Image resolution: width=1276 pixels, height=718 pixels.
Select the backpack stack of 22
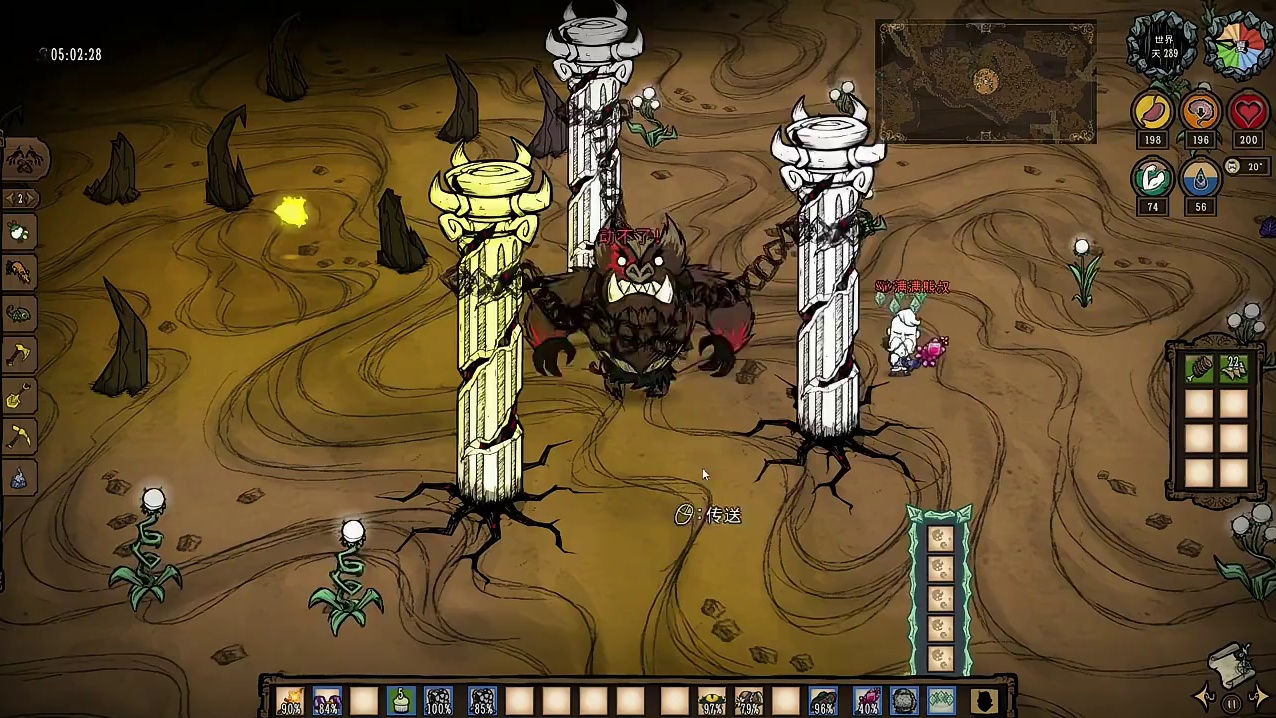point(1234,368)
